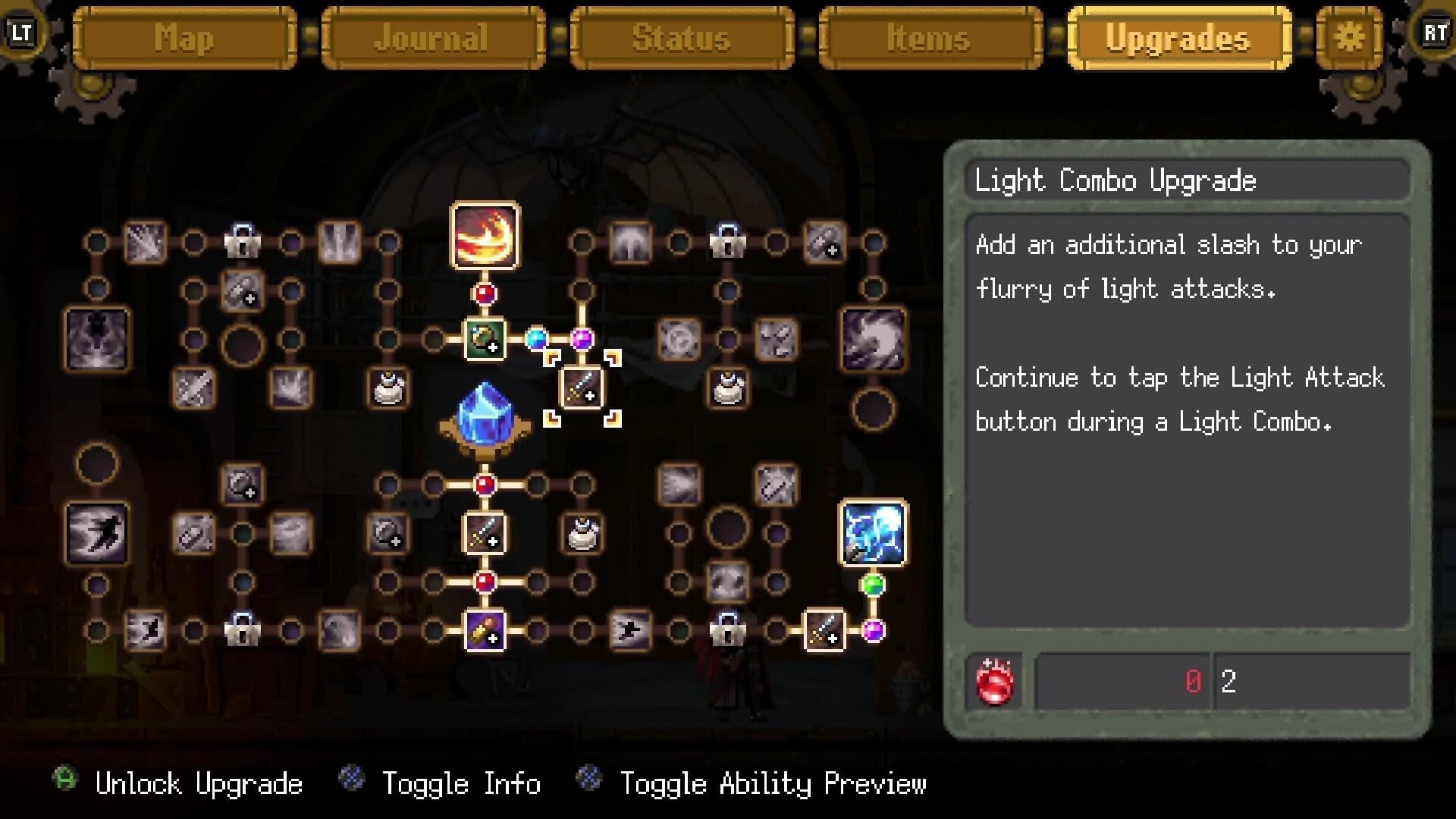Viewport: 1456px width, 819px height.
Task: Unlock the highlighted Light Combo Upgrade node
Action: click(582, 388)
